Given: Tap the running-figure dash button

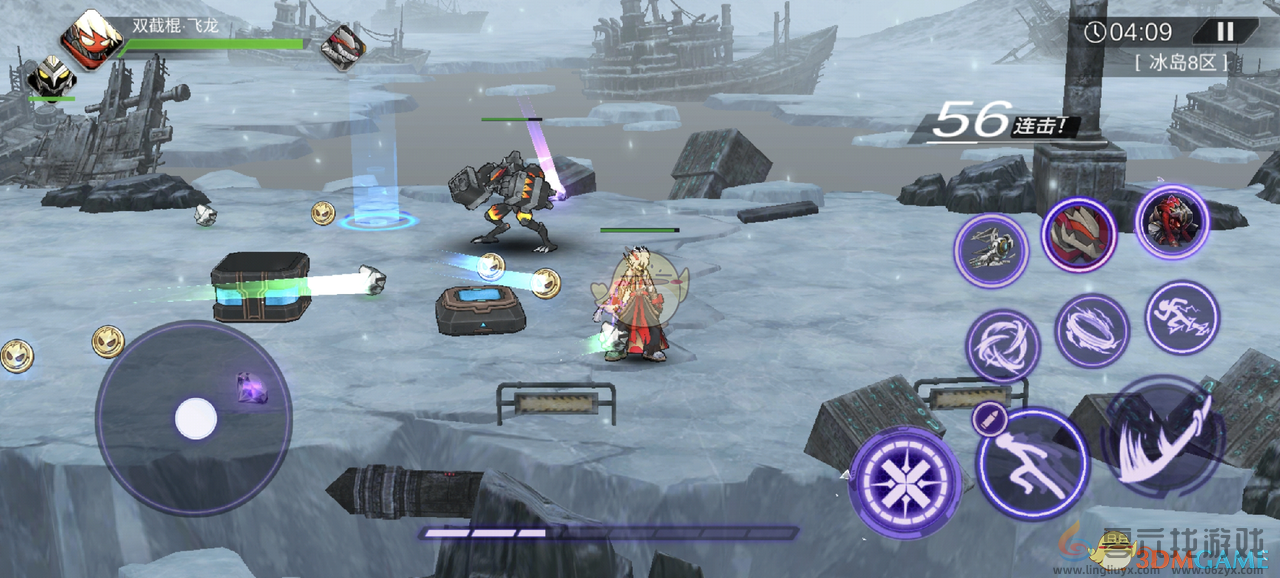Looking at the screenshot, I should coord(1032,462).
